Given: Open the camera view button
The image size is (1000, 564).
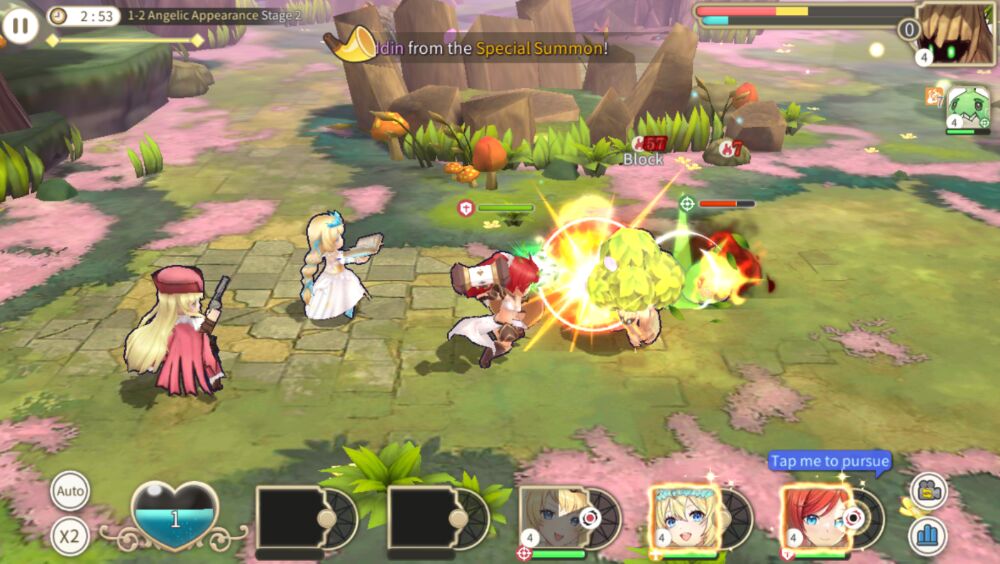Looking at the screenshot, I should (x=928, y=491).
